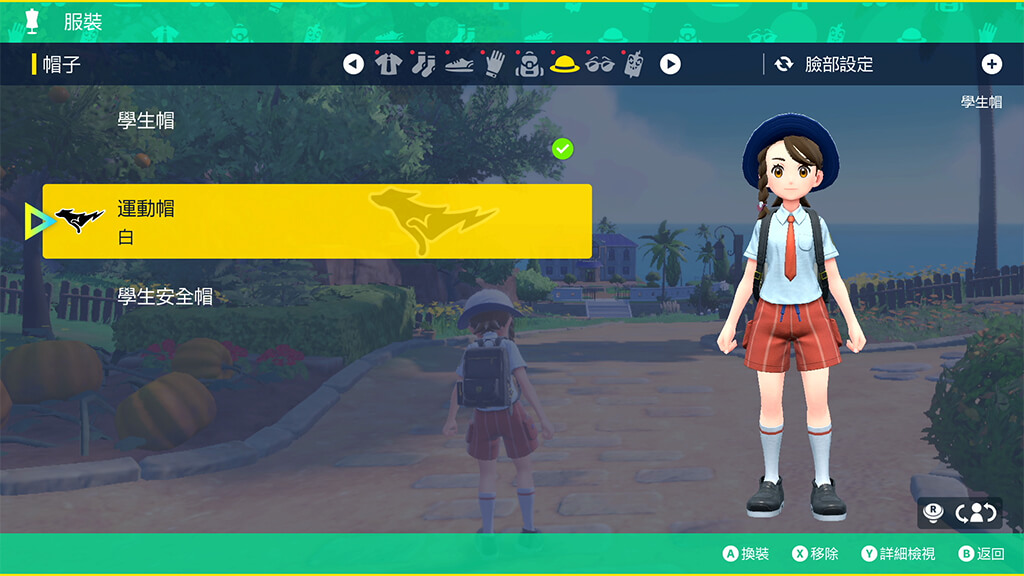Click the right arrow for next category
This screenshot has width=1024, height=576.
point(670,65)
